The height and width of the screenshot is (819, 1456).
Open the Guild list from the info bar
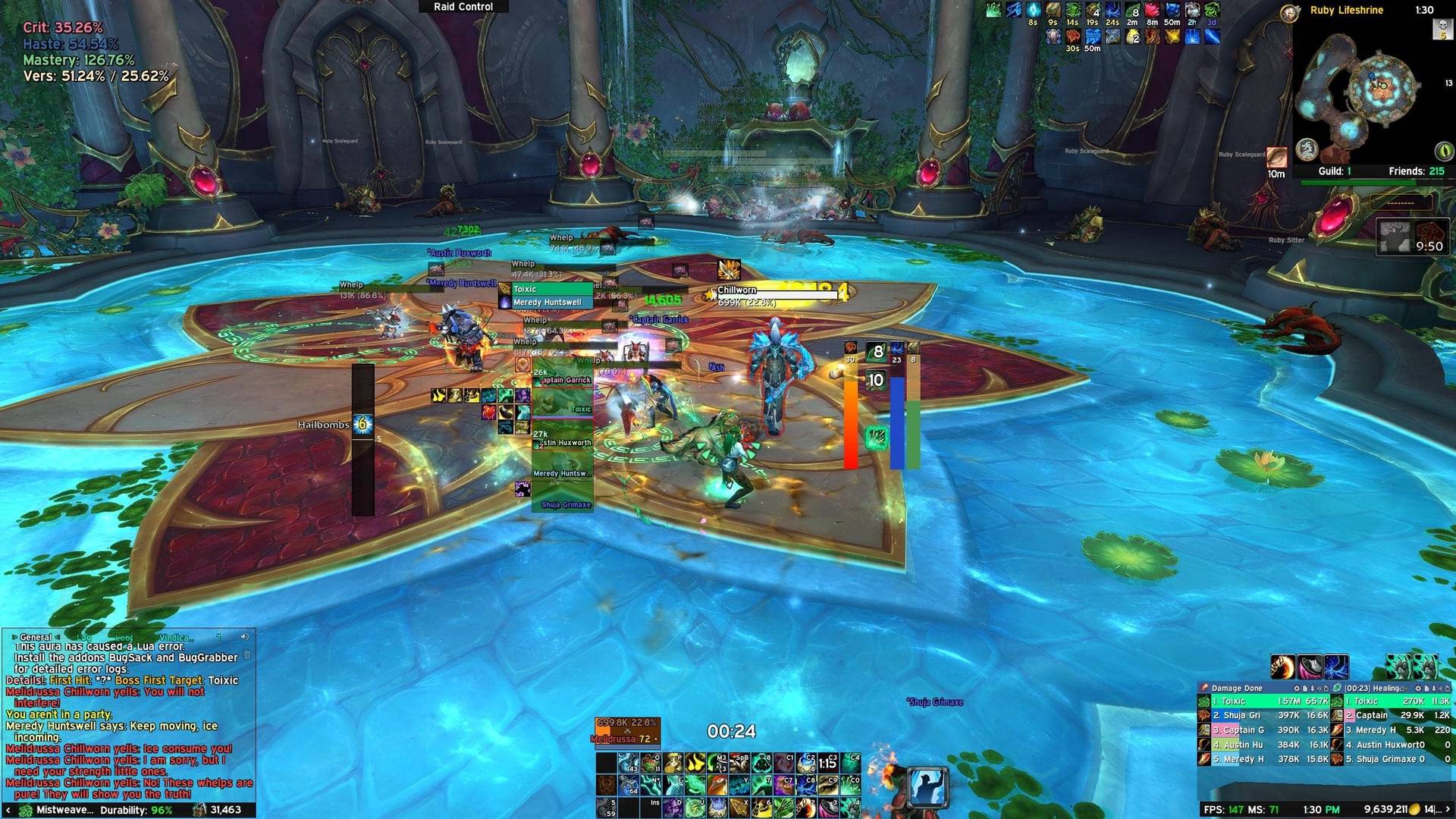point(1334,171)
